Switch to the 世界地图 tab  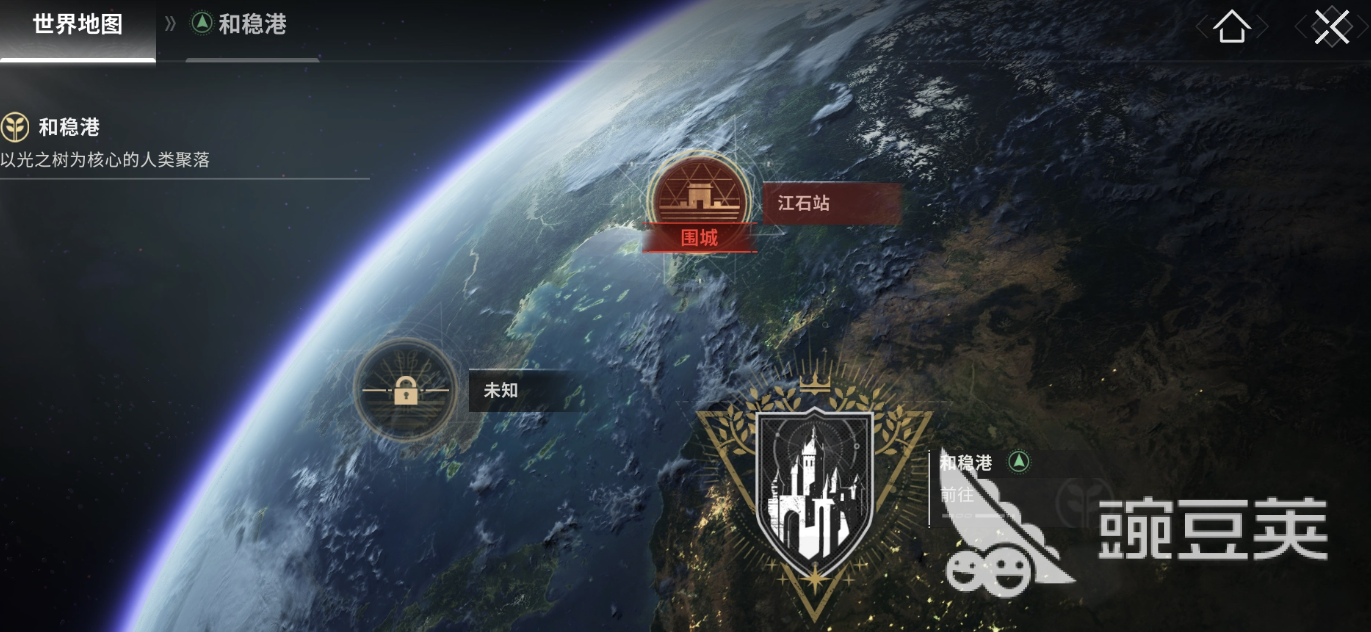[x=78, y=26]
